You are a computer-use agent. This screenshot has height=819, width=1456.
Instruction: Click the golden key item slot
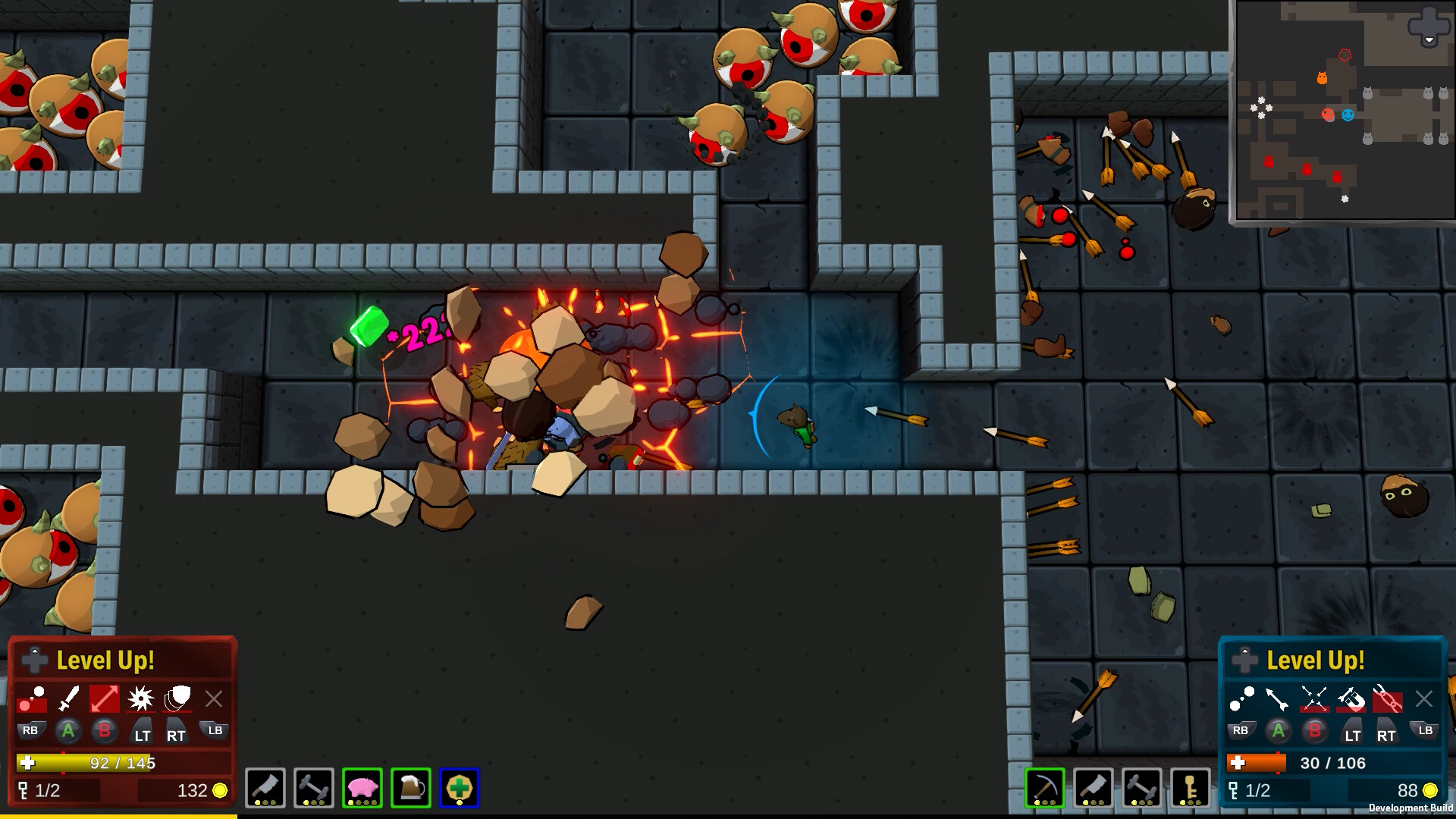coord(1191,788)
